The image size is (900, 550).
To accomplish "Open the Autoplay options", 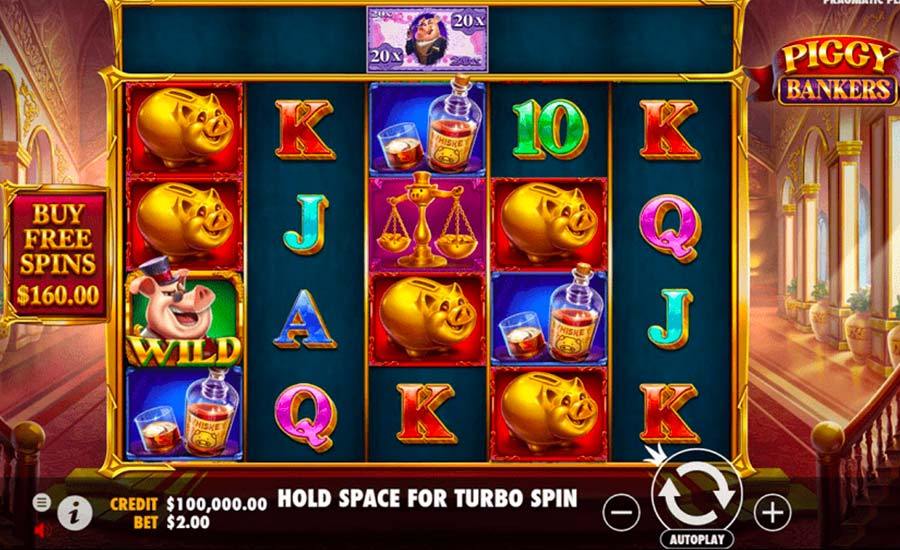I will point(697,538).
